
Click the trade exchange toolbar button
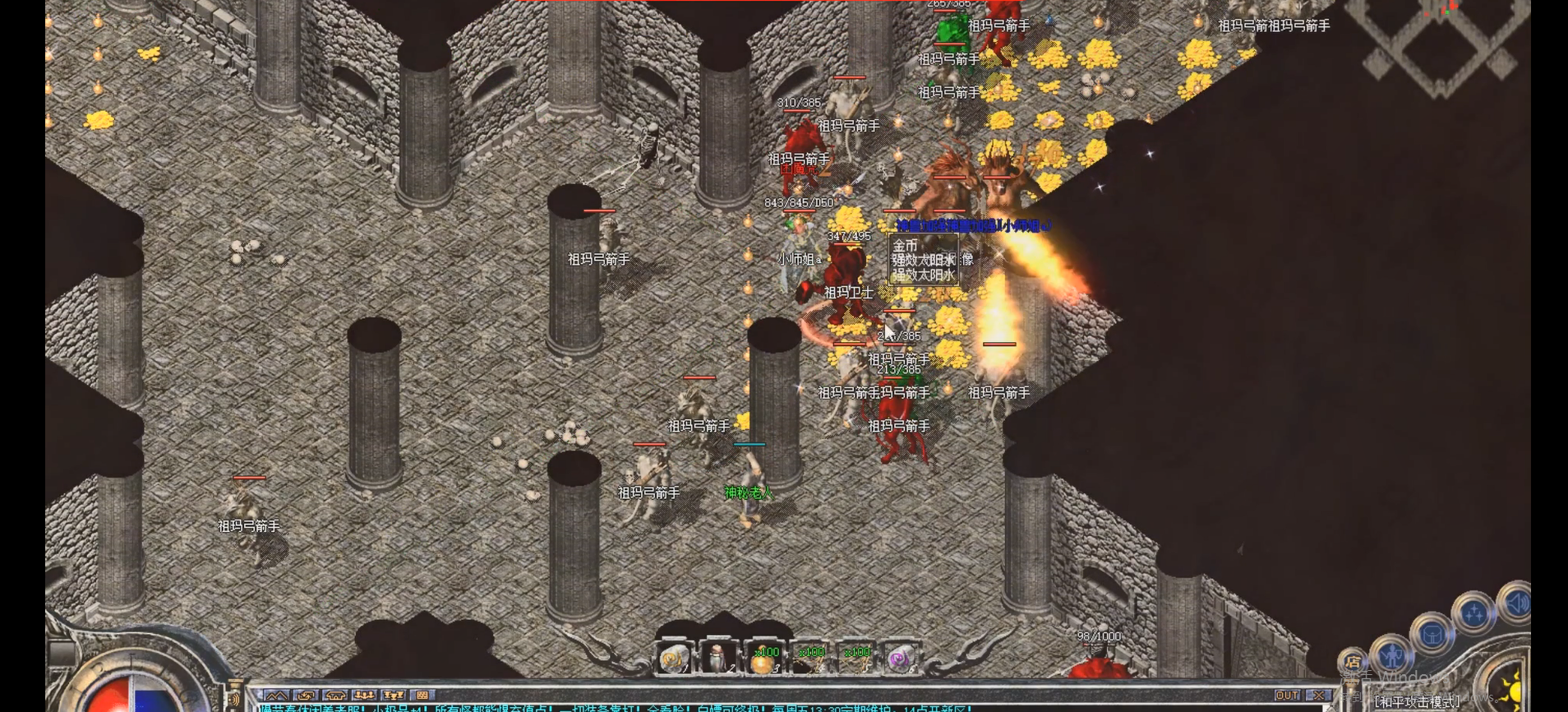(x=306, y=696)
